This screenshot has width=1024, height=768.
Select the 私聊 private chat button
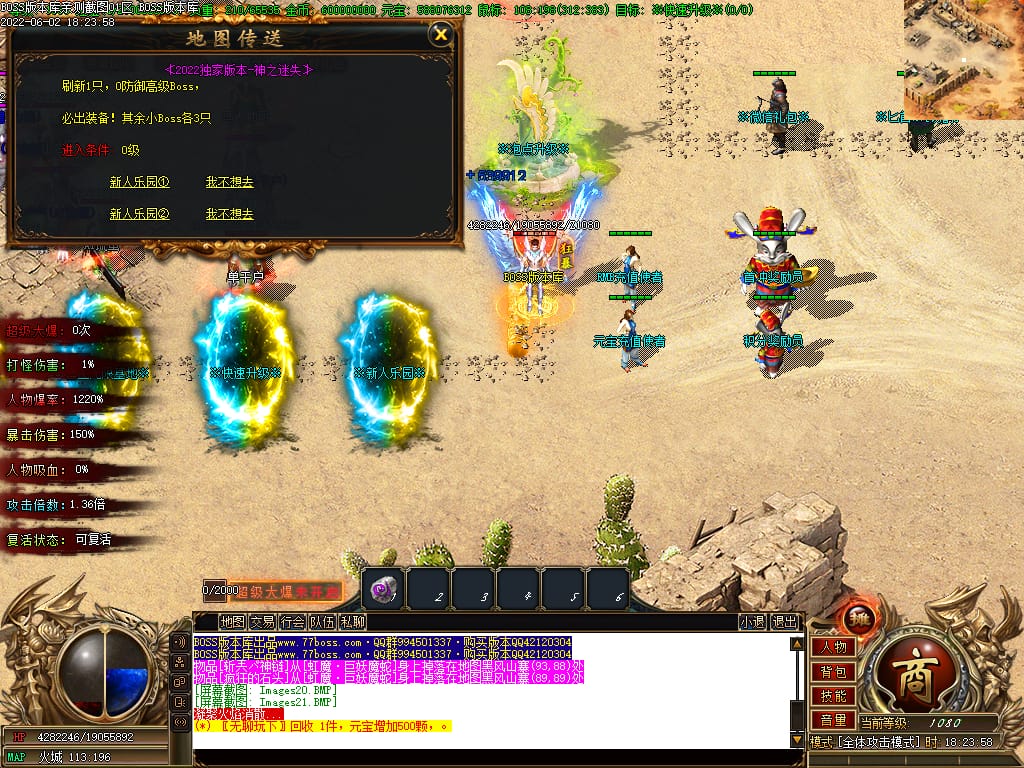(352, 622)
